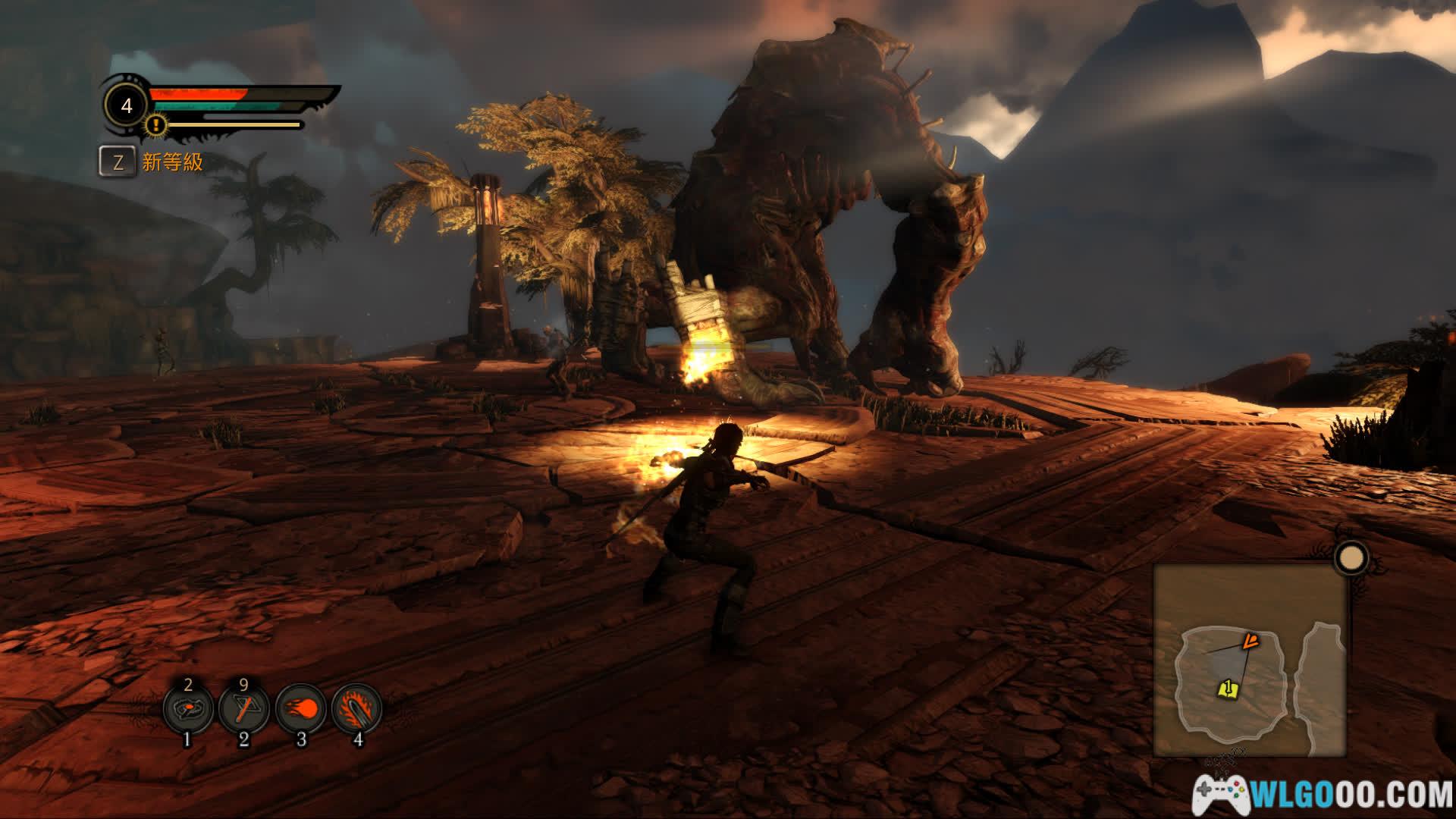Screen dimensions: 1456x819
Task: Click the yellow exclamation alert icon
Action: [x=156, y=124]
